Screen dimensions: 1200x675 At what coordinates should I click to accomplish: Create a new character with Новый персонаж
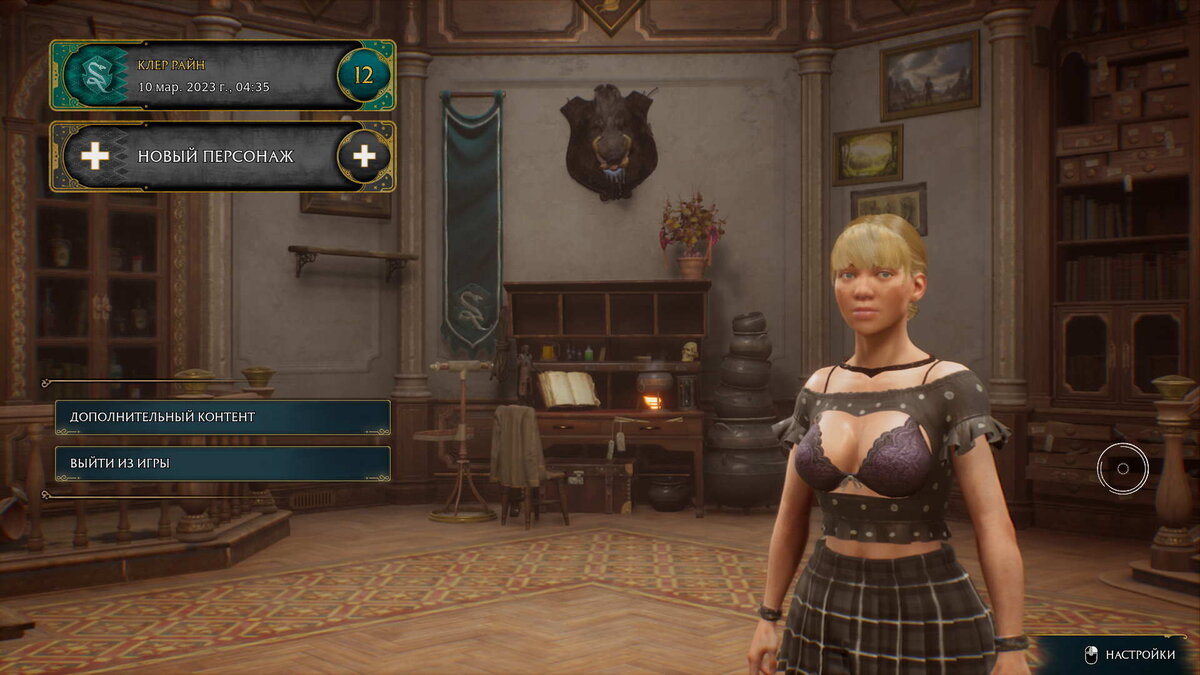[222, 156]
